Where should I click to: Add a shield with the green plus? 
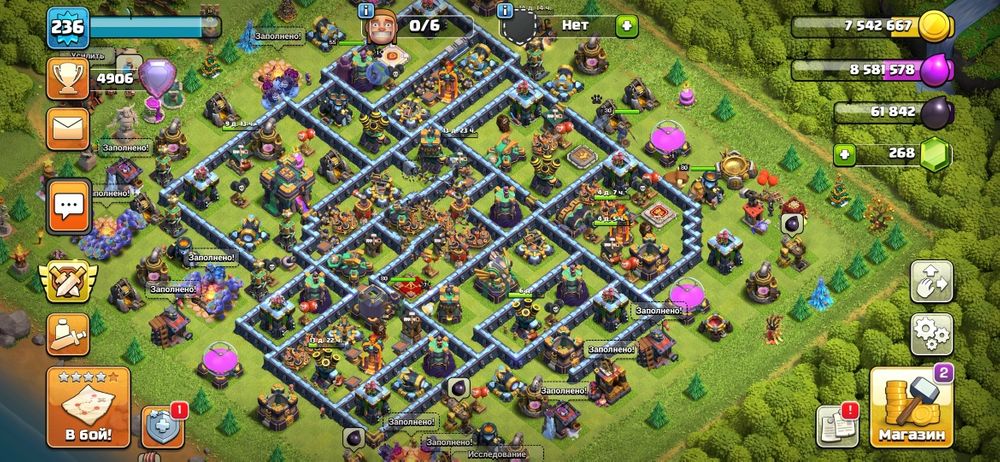626,24
